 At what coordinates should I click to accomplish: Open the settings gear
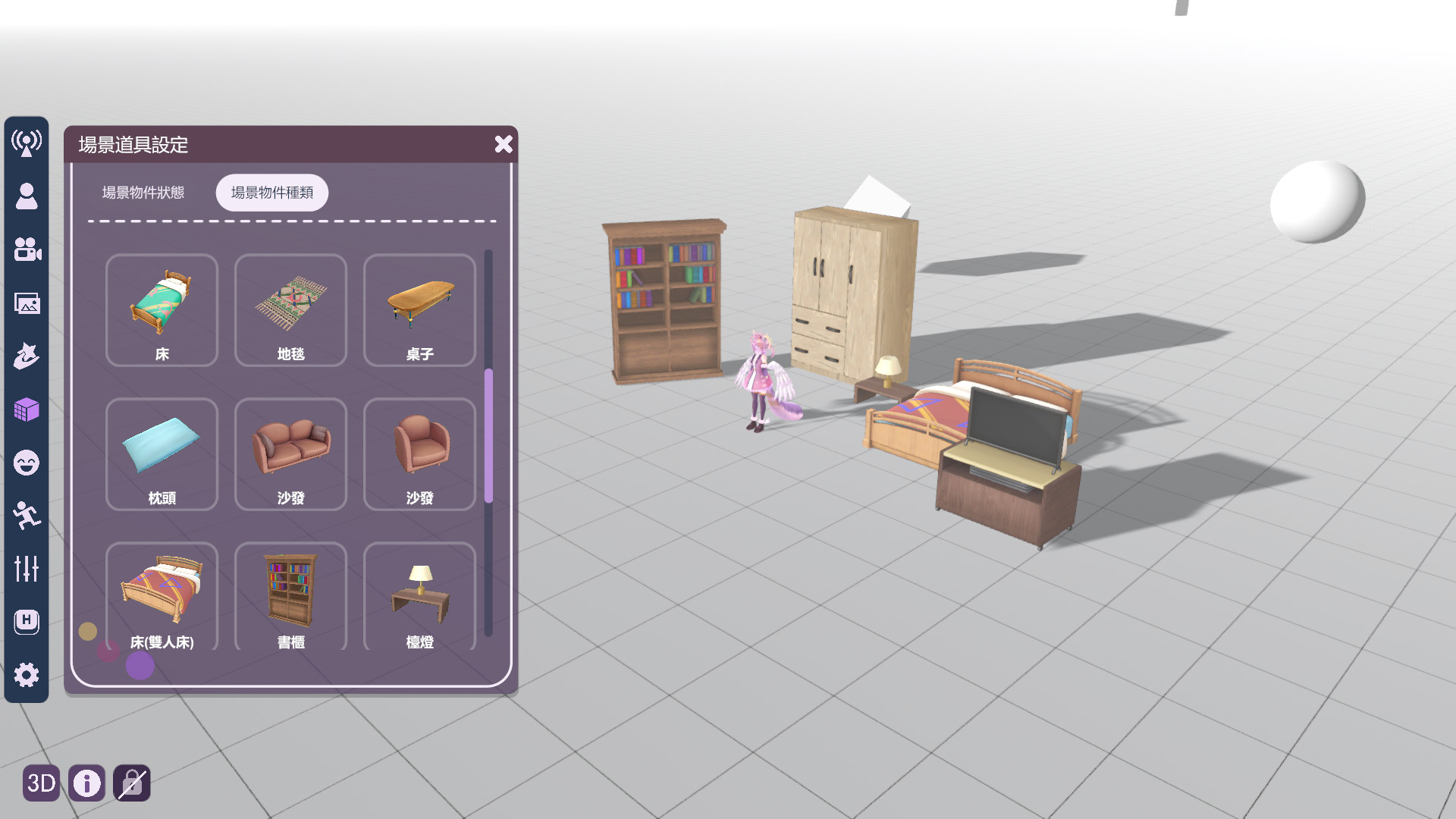click(x=27, y=674)
